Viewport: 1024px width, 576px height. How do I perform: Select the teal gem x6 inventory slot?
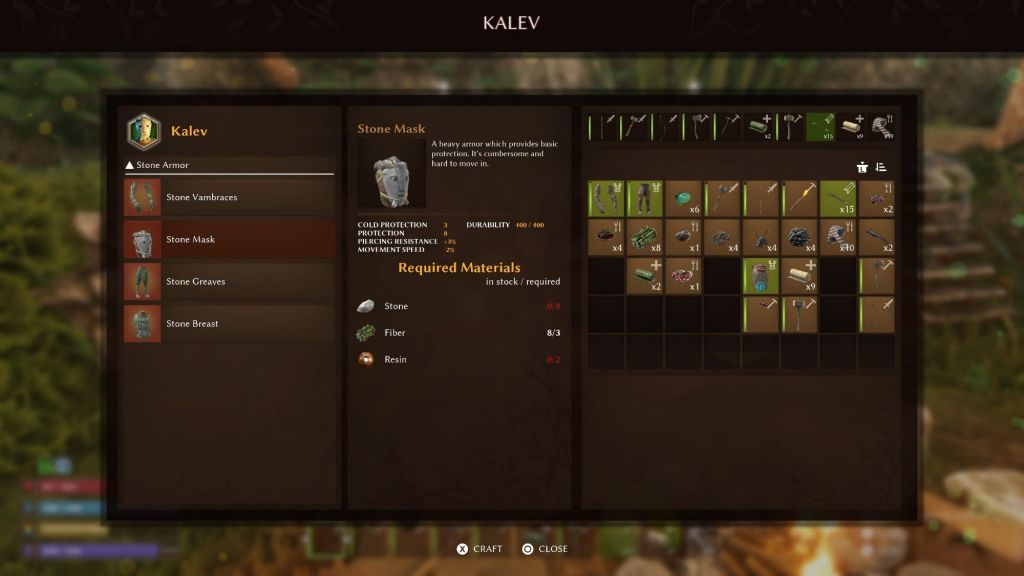pos(684,198)
